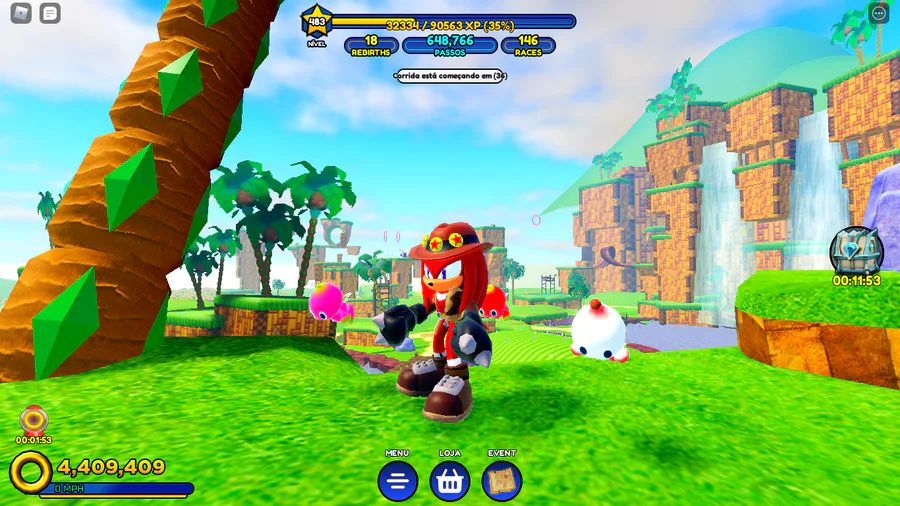Open the Loja shop basket
The image size is (900, 506).
(450, 481)
